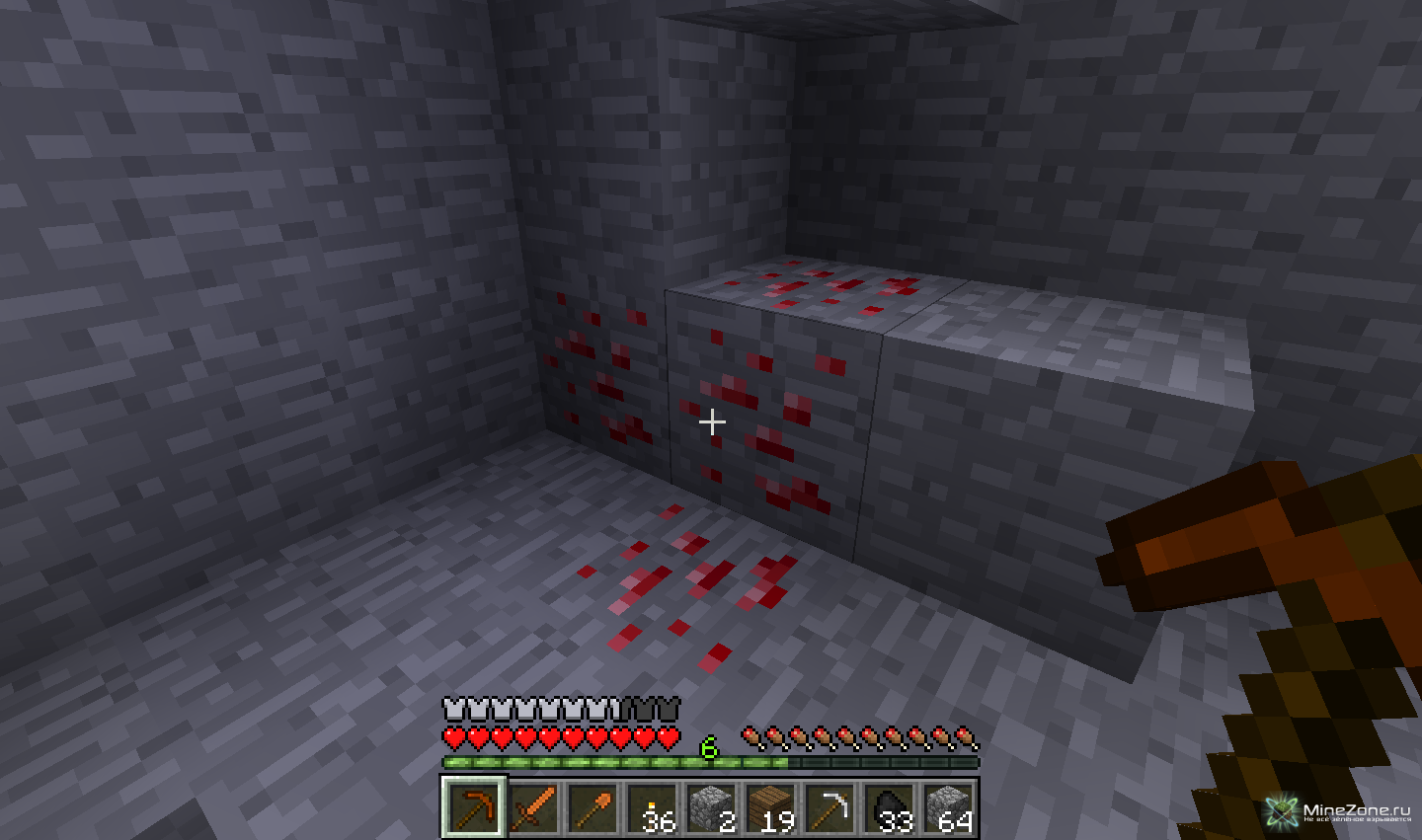The width and height of the screenshot is (1422, 840).
Task: Select the stack of 36 torches
Action: click(x=652, y=807)
